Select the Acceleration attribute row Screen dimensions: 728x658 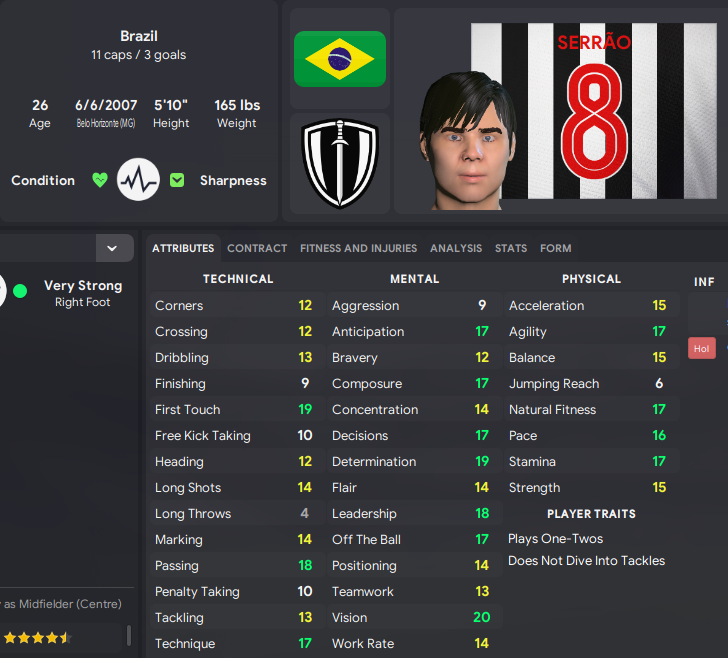pyautogui.click(x=589, y=306)
